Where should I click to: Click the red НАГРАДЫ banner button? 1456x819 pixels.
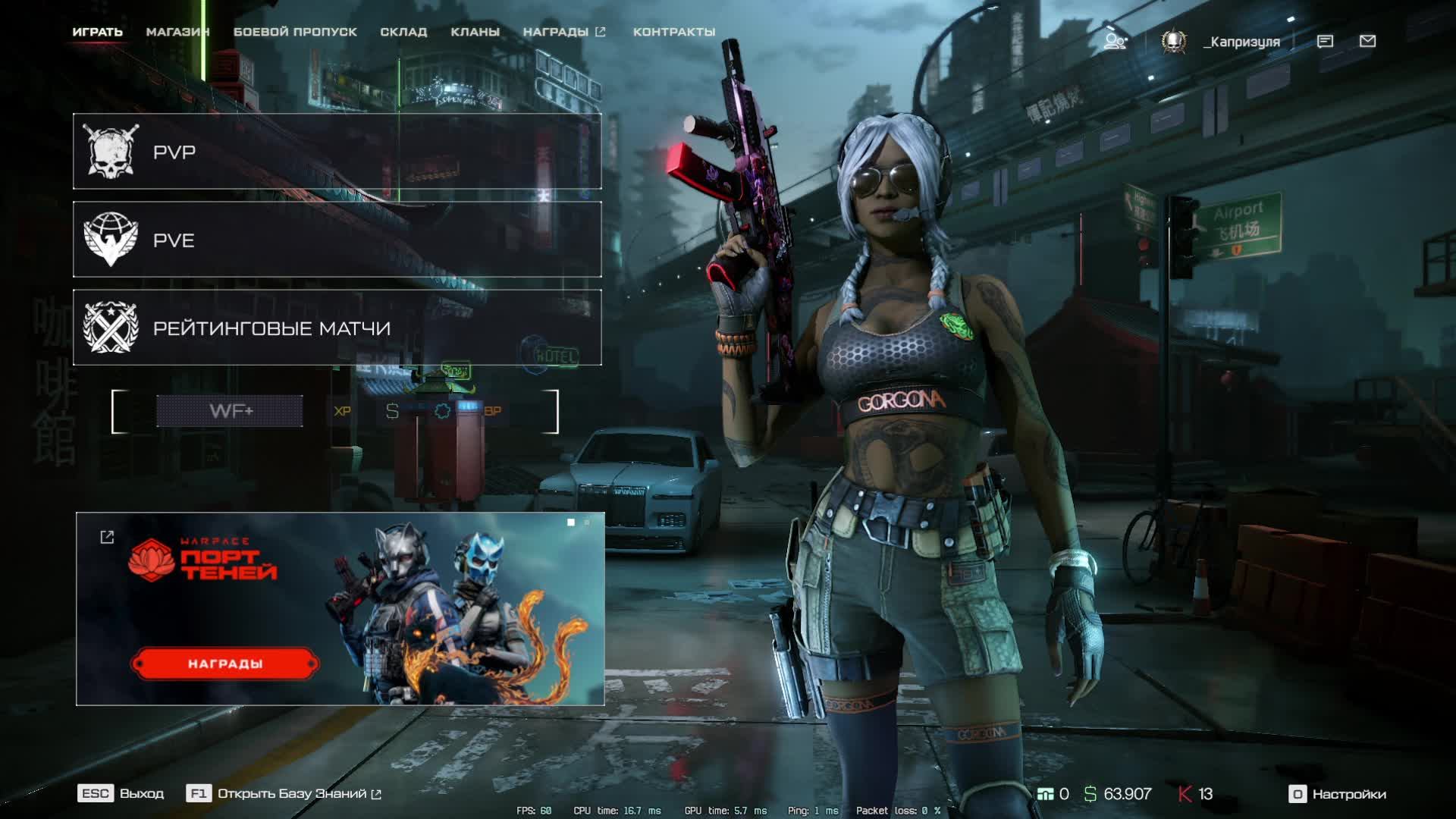tap(225, 664)
